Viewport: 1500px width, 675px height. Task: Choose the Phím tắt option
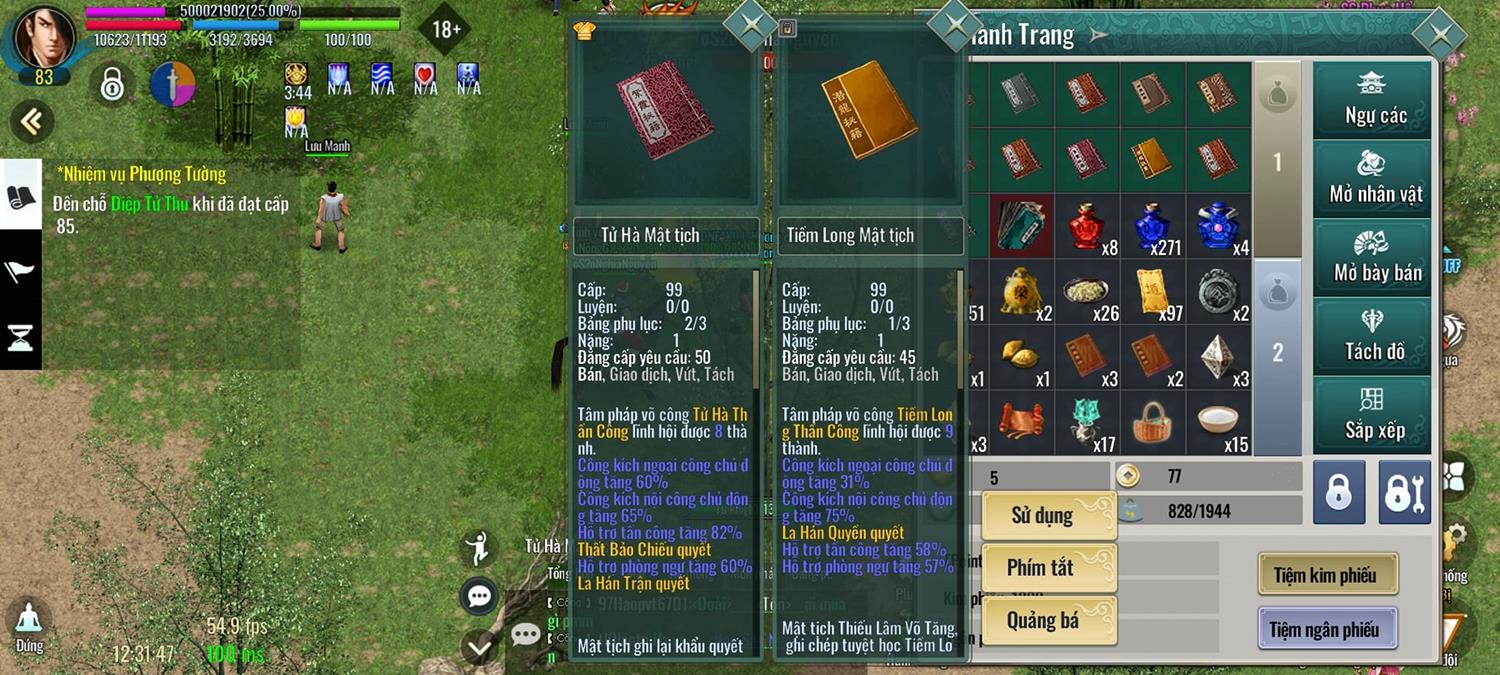(1048, 568)
